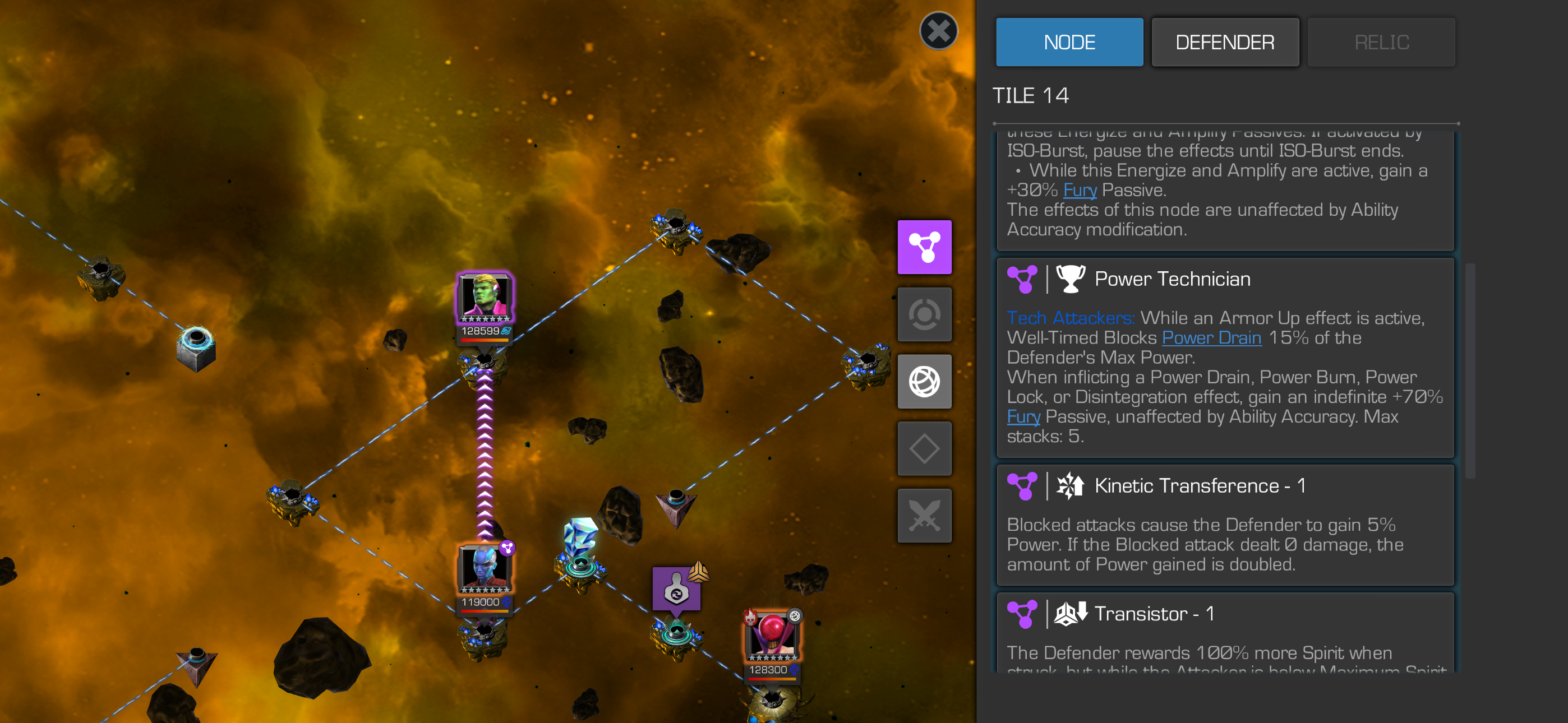Select the purple linked-nodes filter button

pyautogui.click(x=924, y=247)
